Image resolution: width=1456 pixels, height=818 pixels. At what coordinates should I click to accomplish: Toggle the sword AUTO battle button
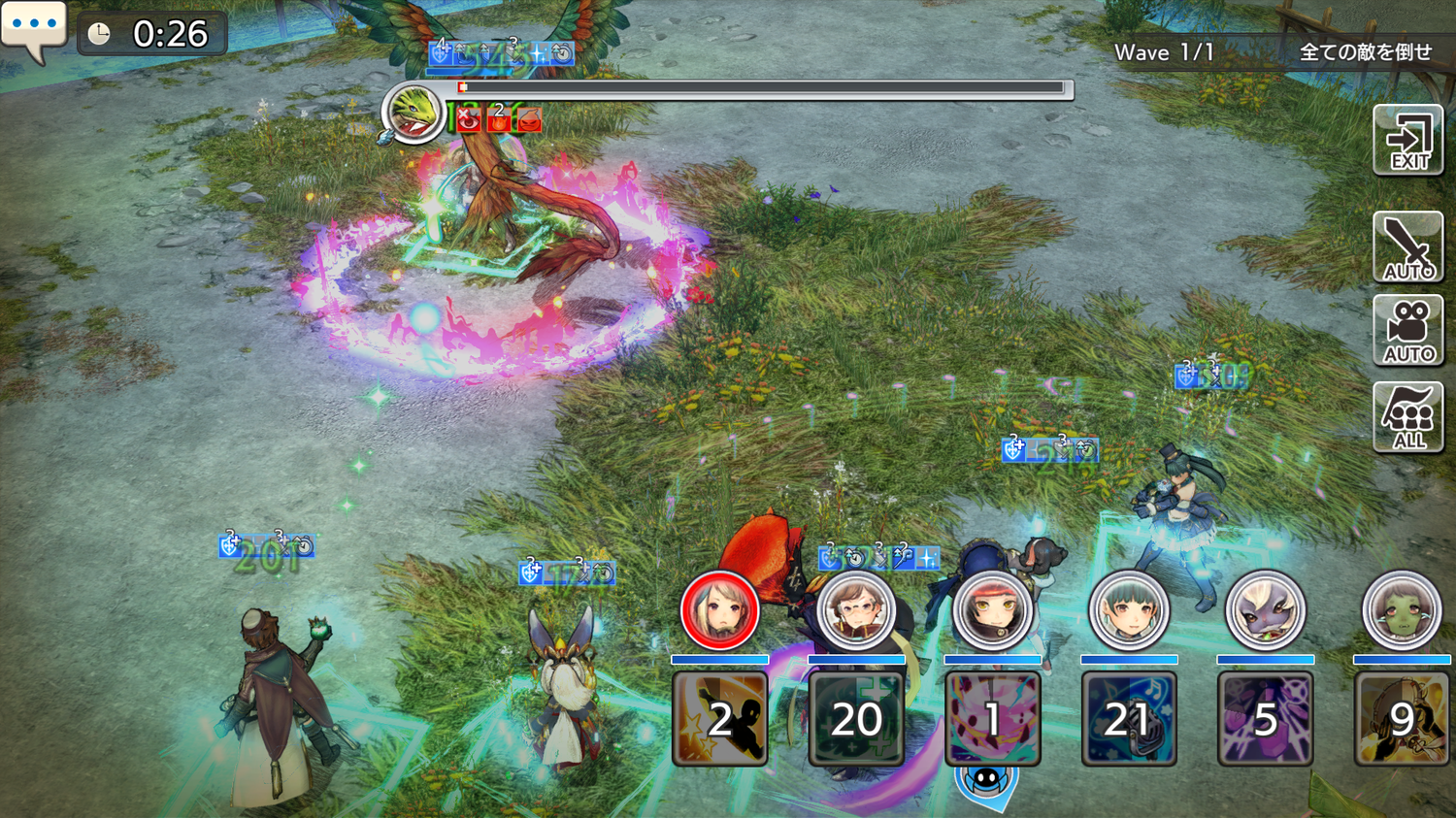[x=1407, y=246]
